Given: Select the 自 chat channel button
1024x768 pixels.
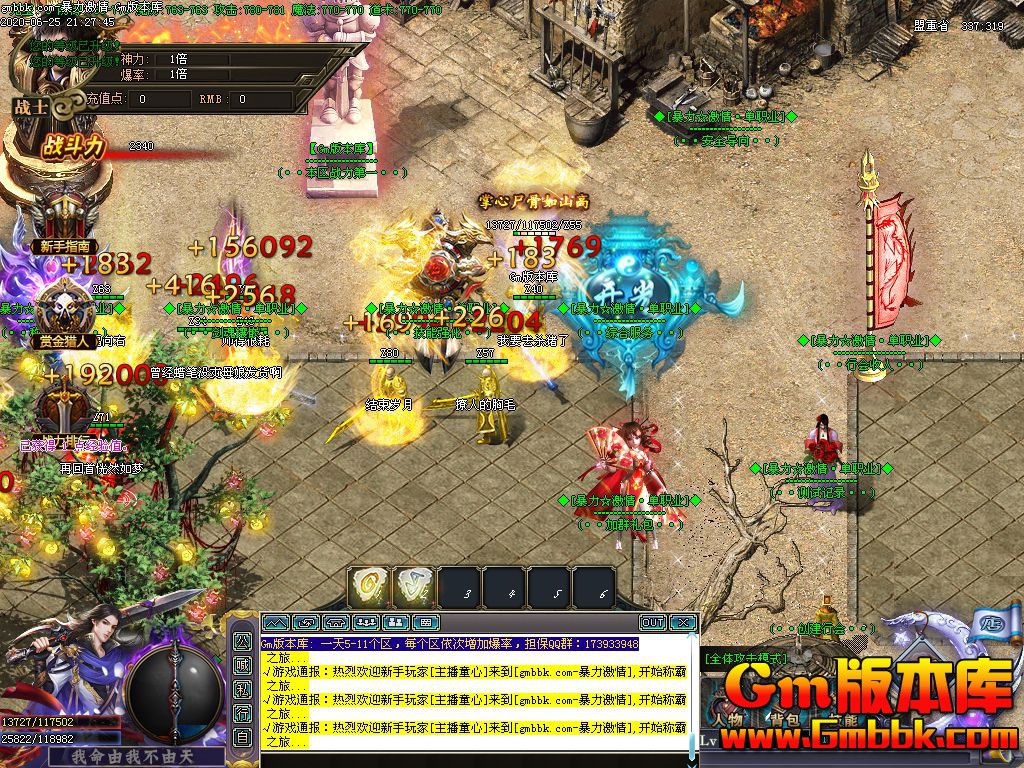Looking at the screenshot, I should 242,737.
